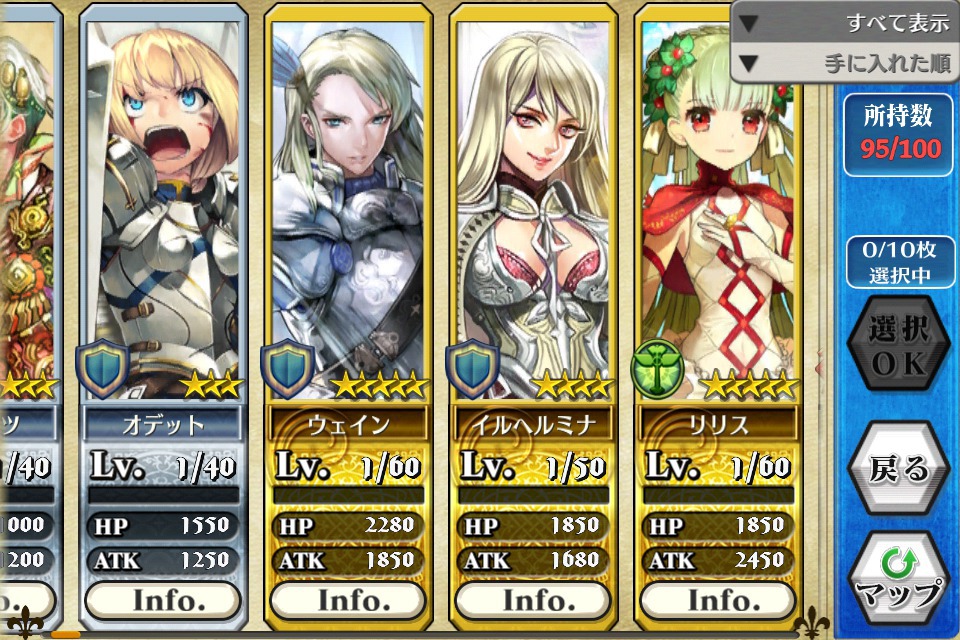Open the マップ map button
960x640 pixels.
898,579
